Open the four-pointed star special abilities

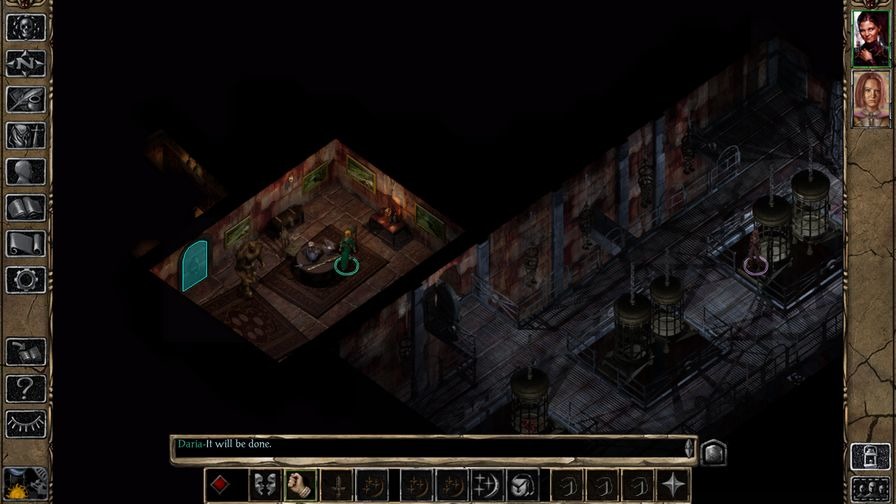tap(674, 485)
